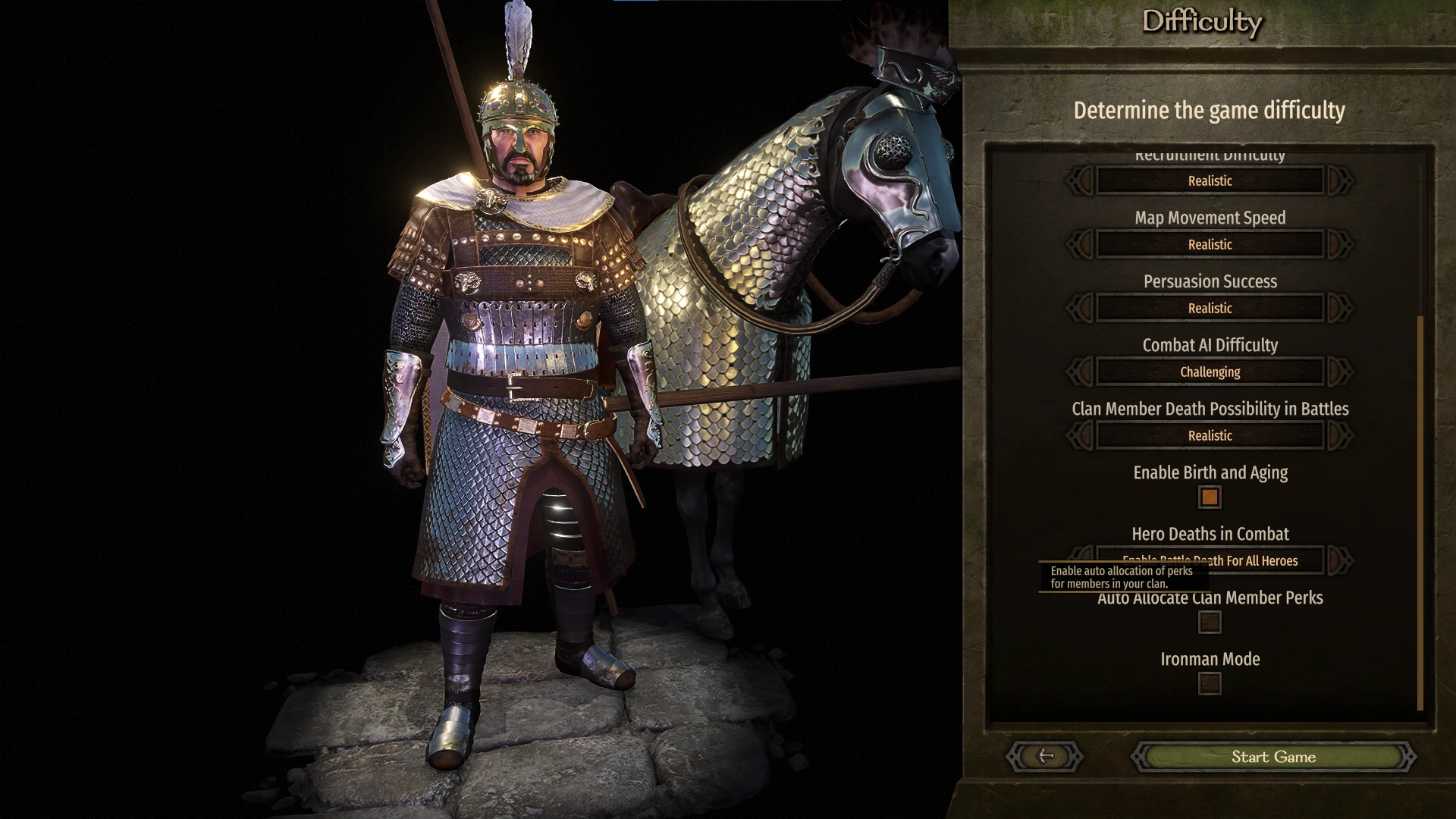Turn on Ironman Mode

click(x=1209, y=683)
